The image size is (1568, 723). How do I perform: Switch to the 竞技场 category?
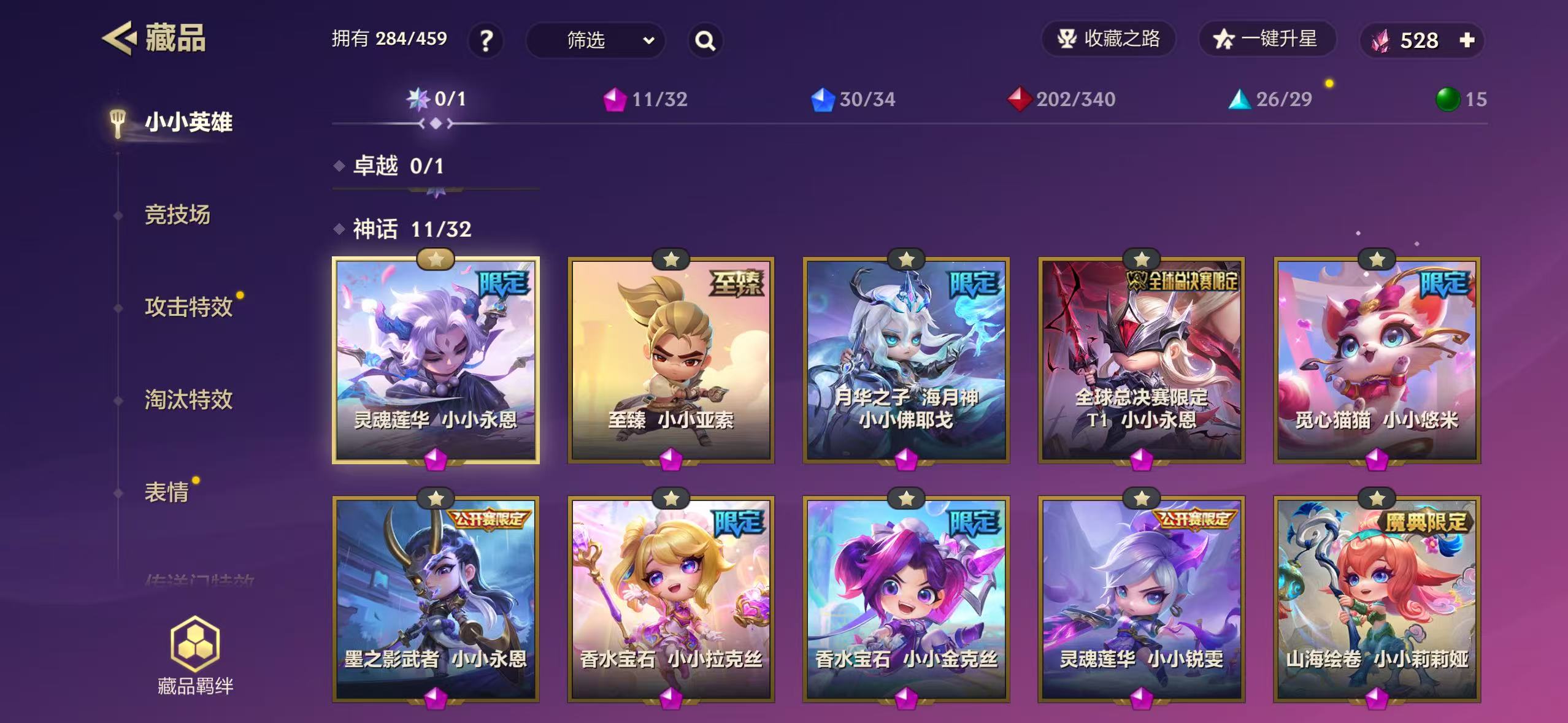tap(177, 215)
